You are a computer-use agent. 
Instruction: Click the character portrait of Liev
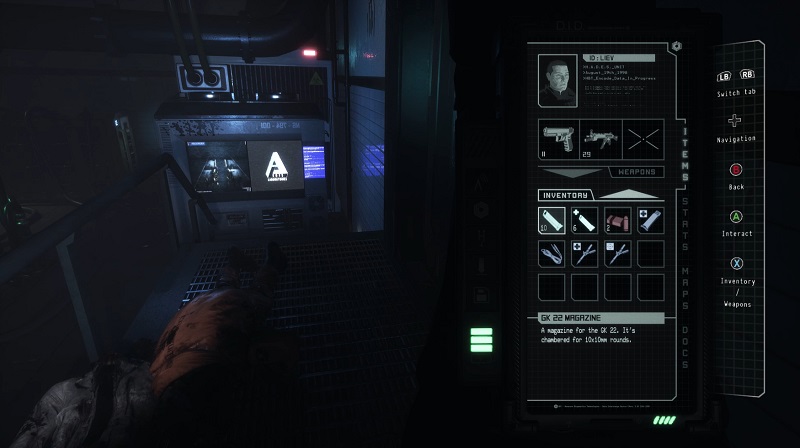557,79
